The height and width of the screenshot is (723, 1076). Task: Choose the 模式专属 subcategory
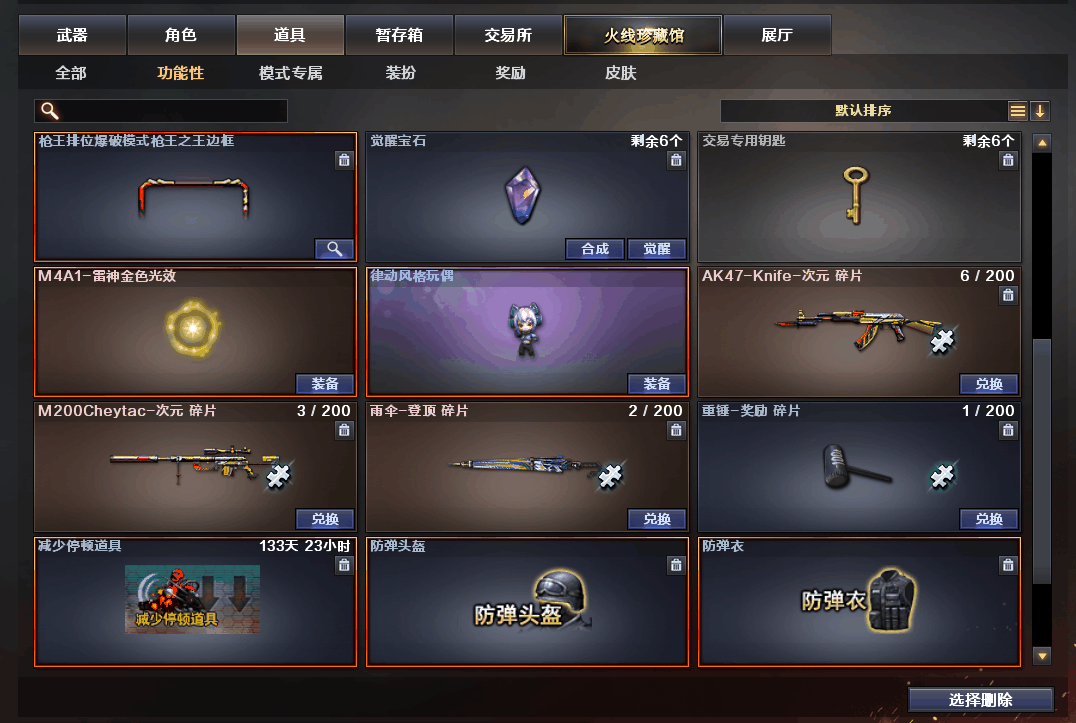click(x=290, y=73)
